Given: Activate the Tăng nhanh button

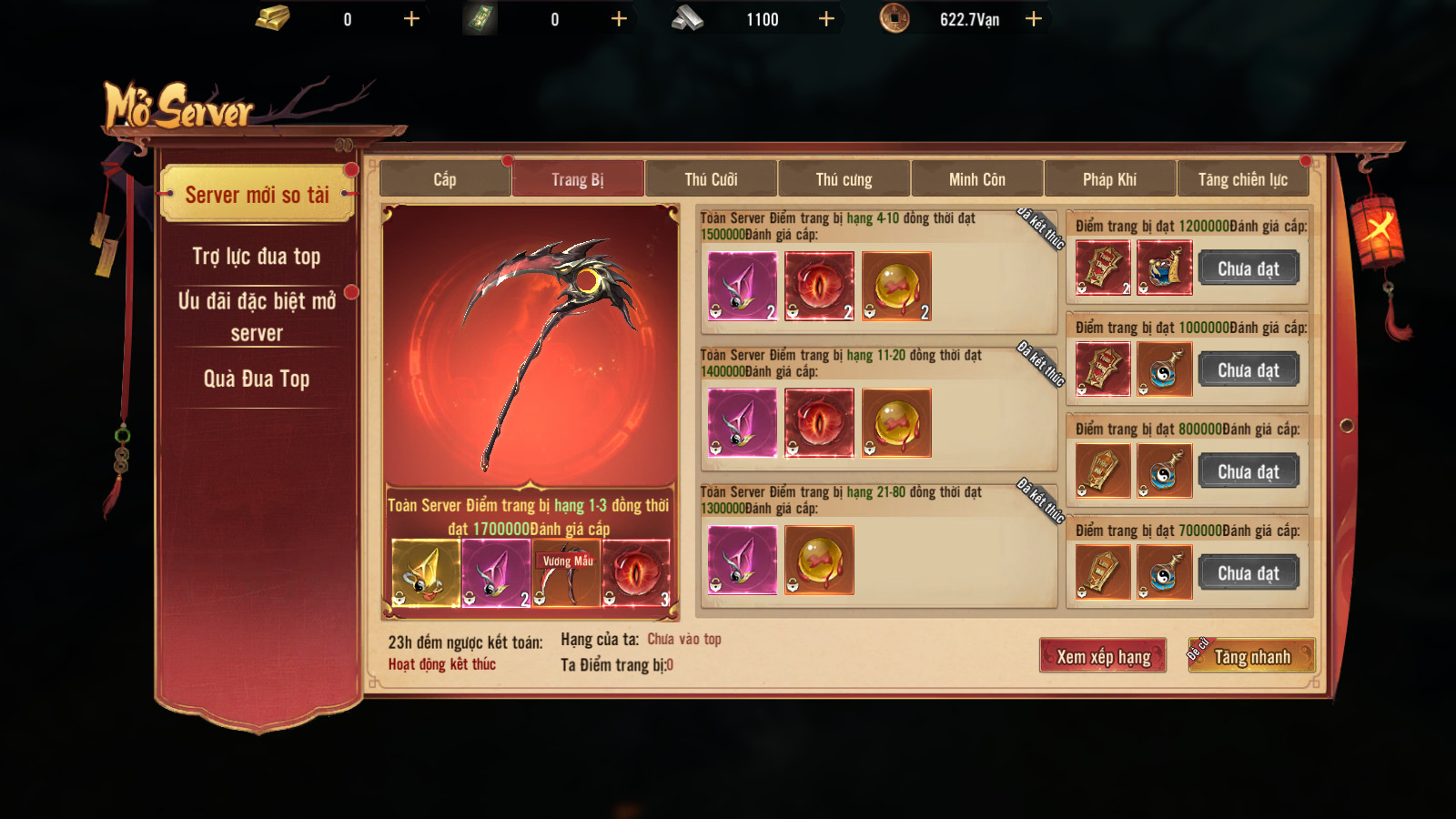Looking at the screenshot, I should 1252,656.
